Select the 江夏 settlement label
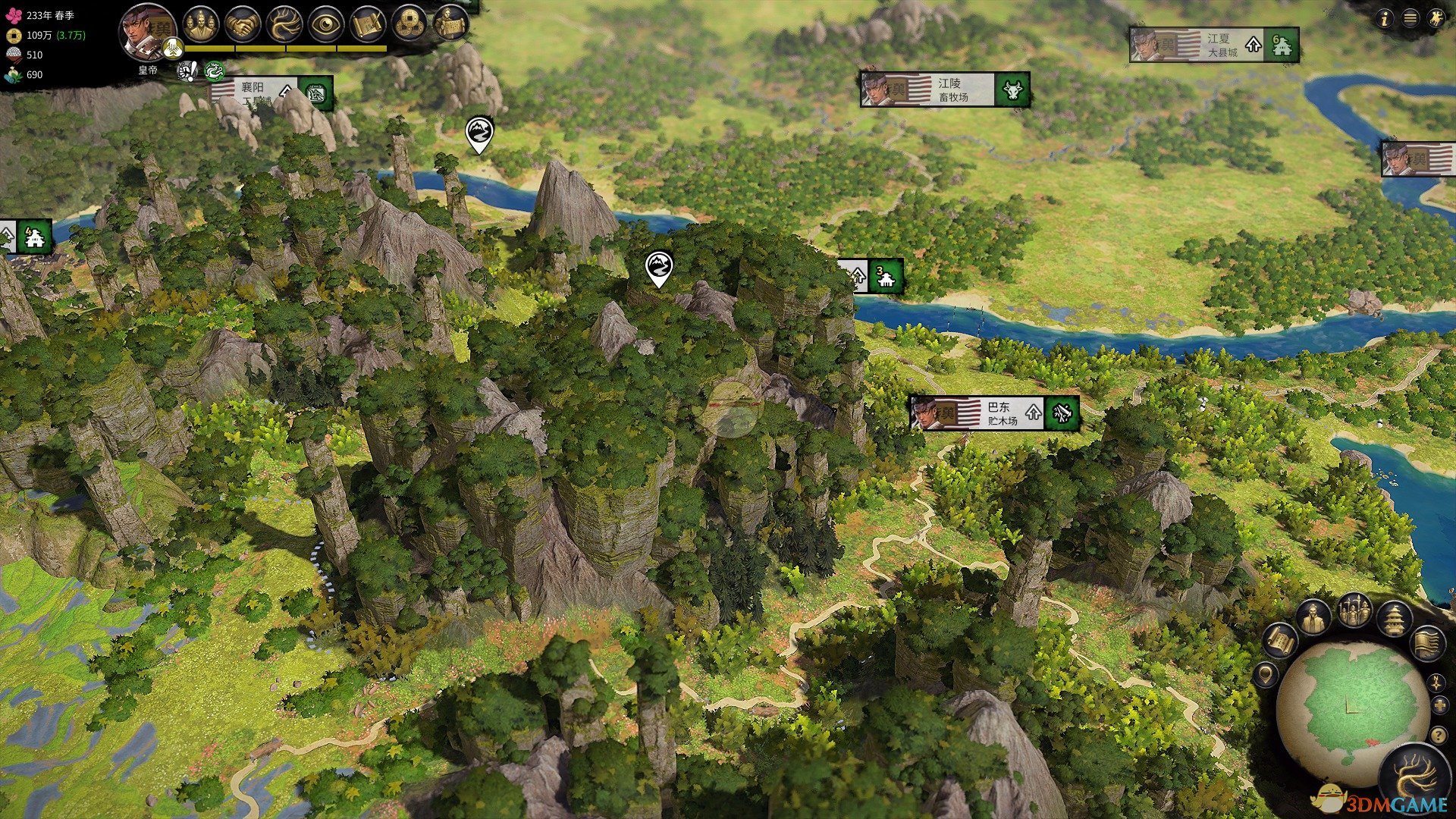This screenshot has height=819, width=1456. (1213, 45)
